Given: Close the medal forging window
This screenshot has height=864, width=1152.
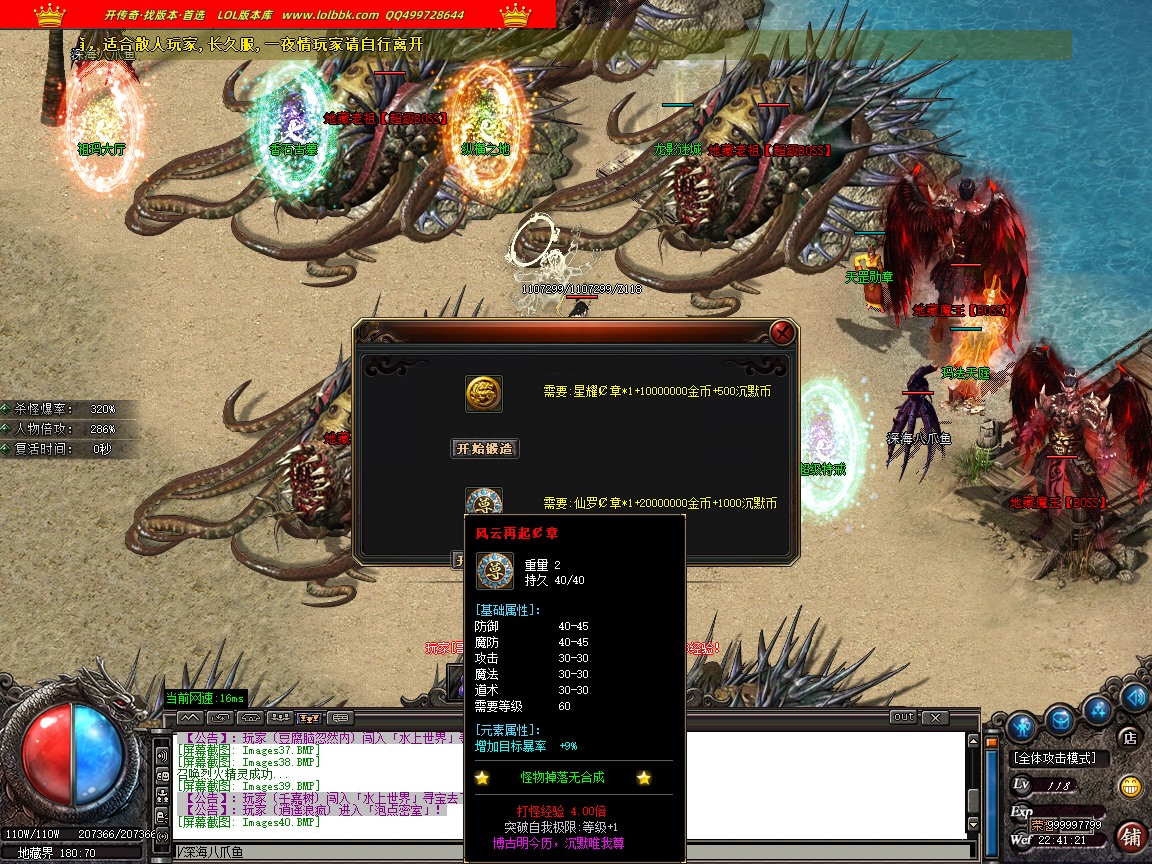Looking at the screenshot, I should [x=783, y=332].
